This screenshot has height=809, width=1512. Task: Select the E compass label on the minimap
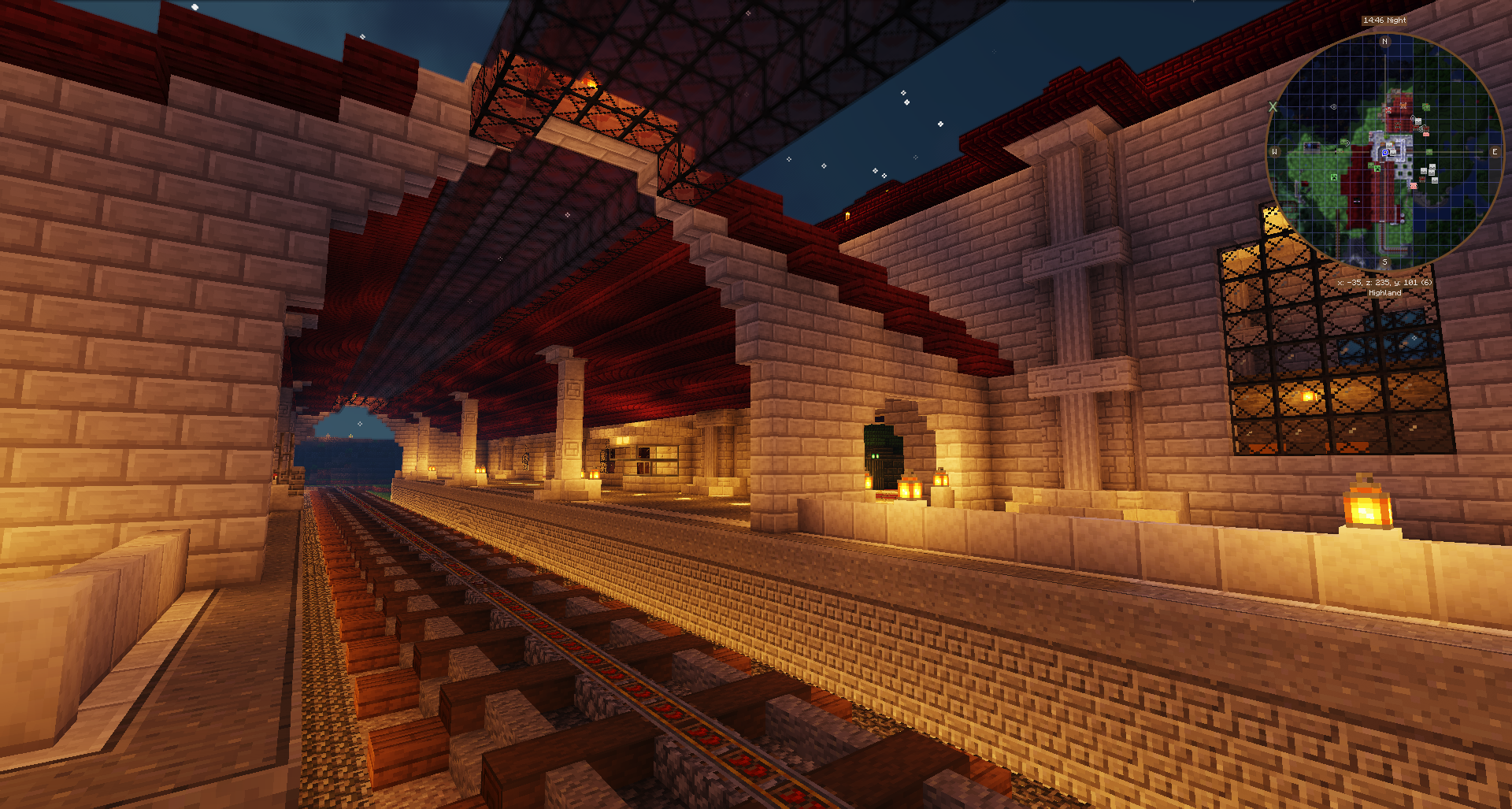pyautogui.click(x=1494, y=152)
